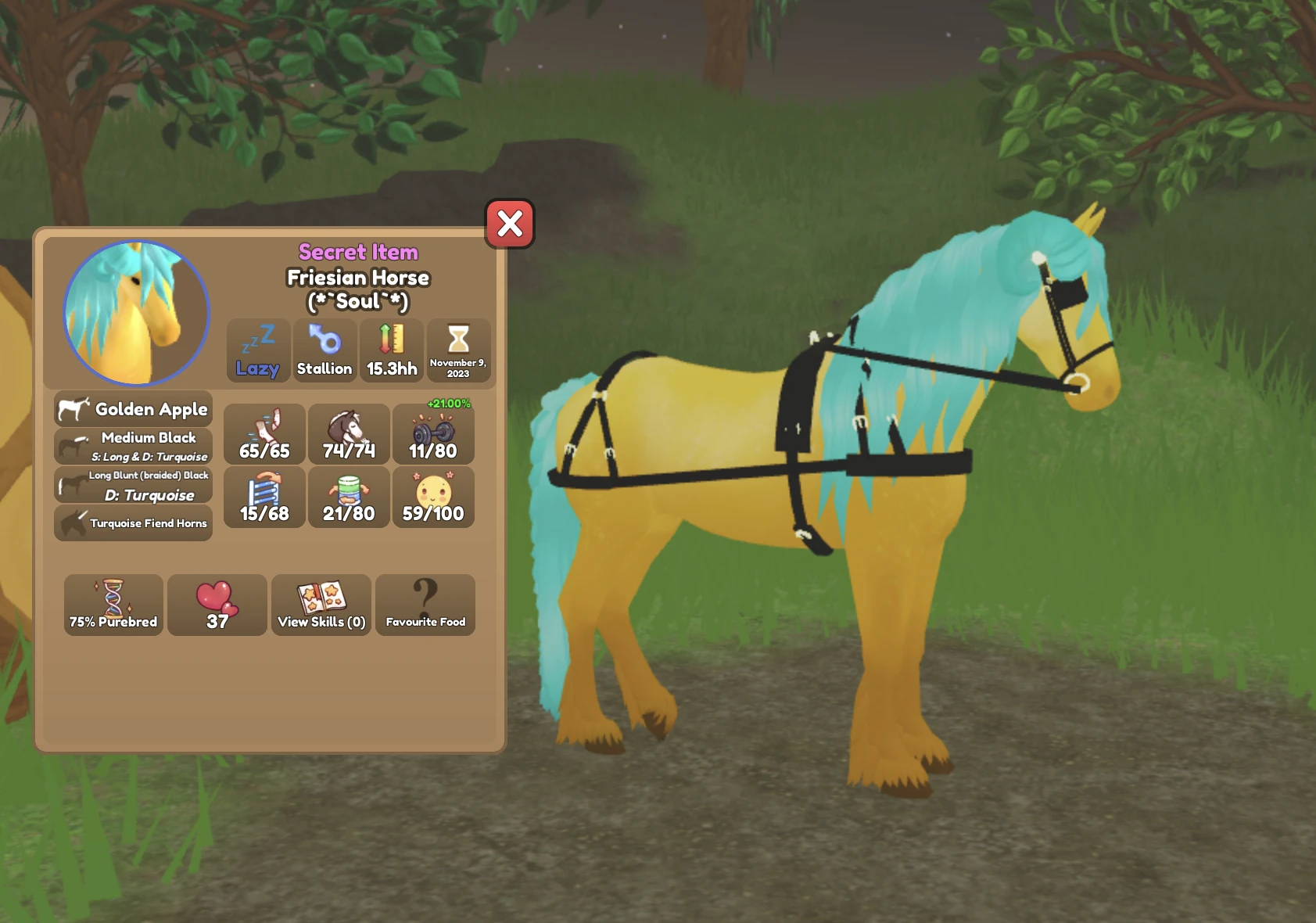Click the happiness face icon showing 59/100
Screen dimensions: 1316x923
[x=433, y=497]
